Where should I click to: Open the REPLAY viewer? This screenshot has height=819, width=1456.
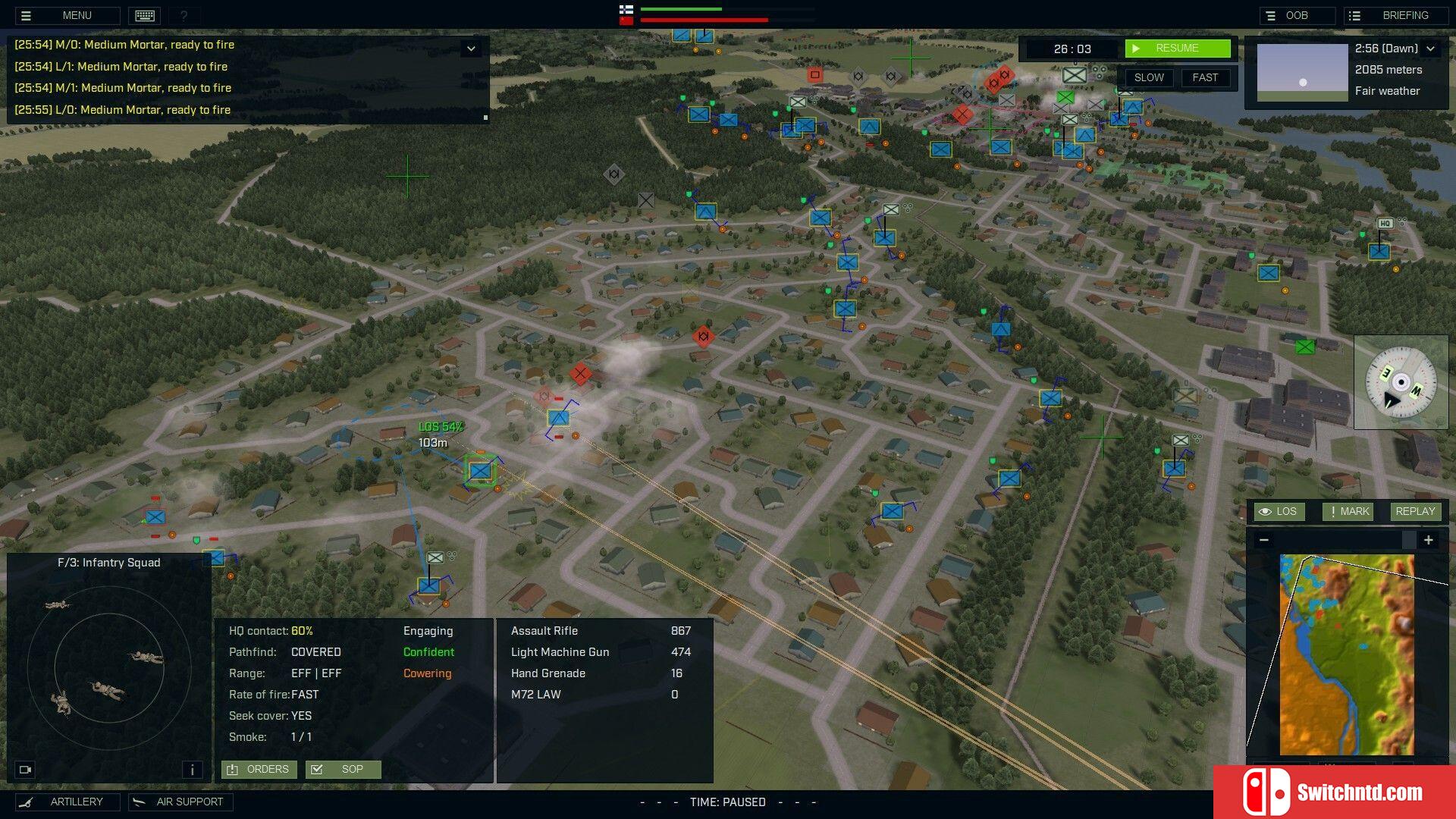1414,511
